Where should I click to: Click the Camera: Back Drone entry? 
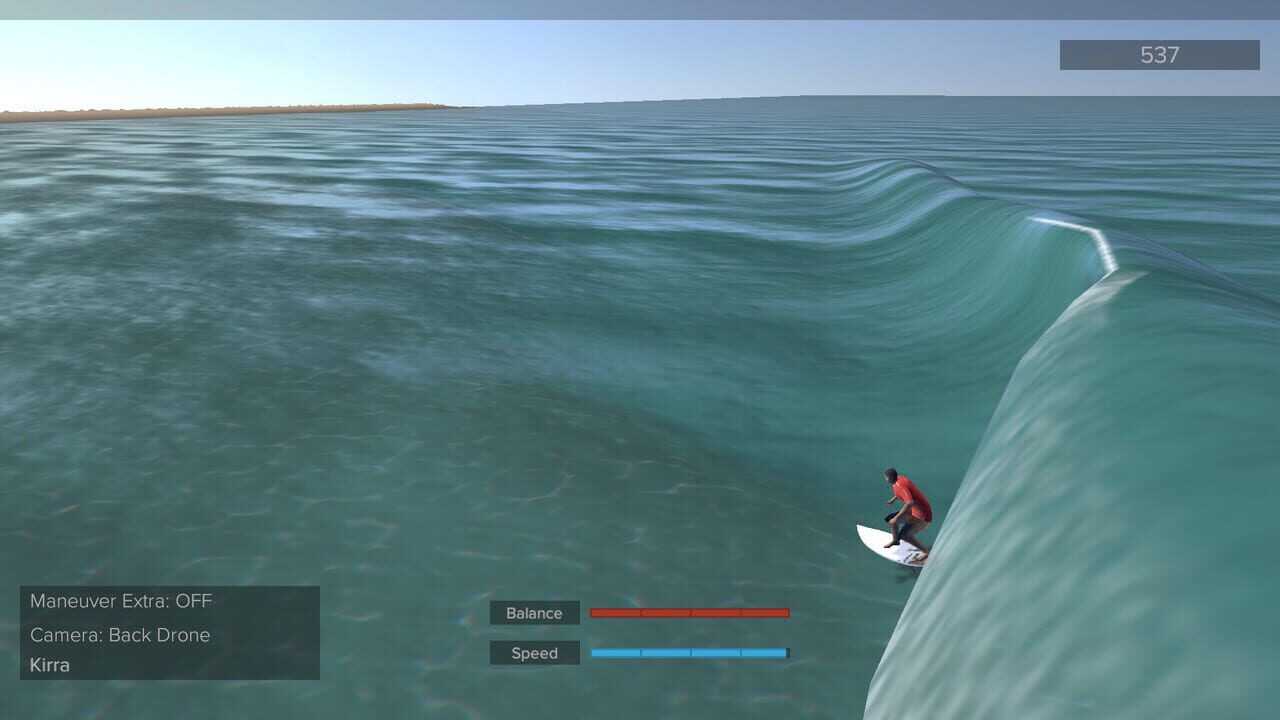tap(120, 635)
